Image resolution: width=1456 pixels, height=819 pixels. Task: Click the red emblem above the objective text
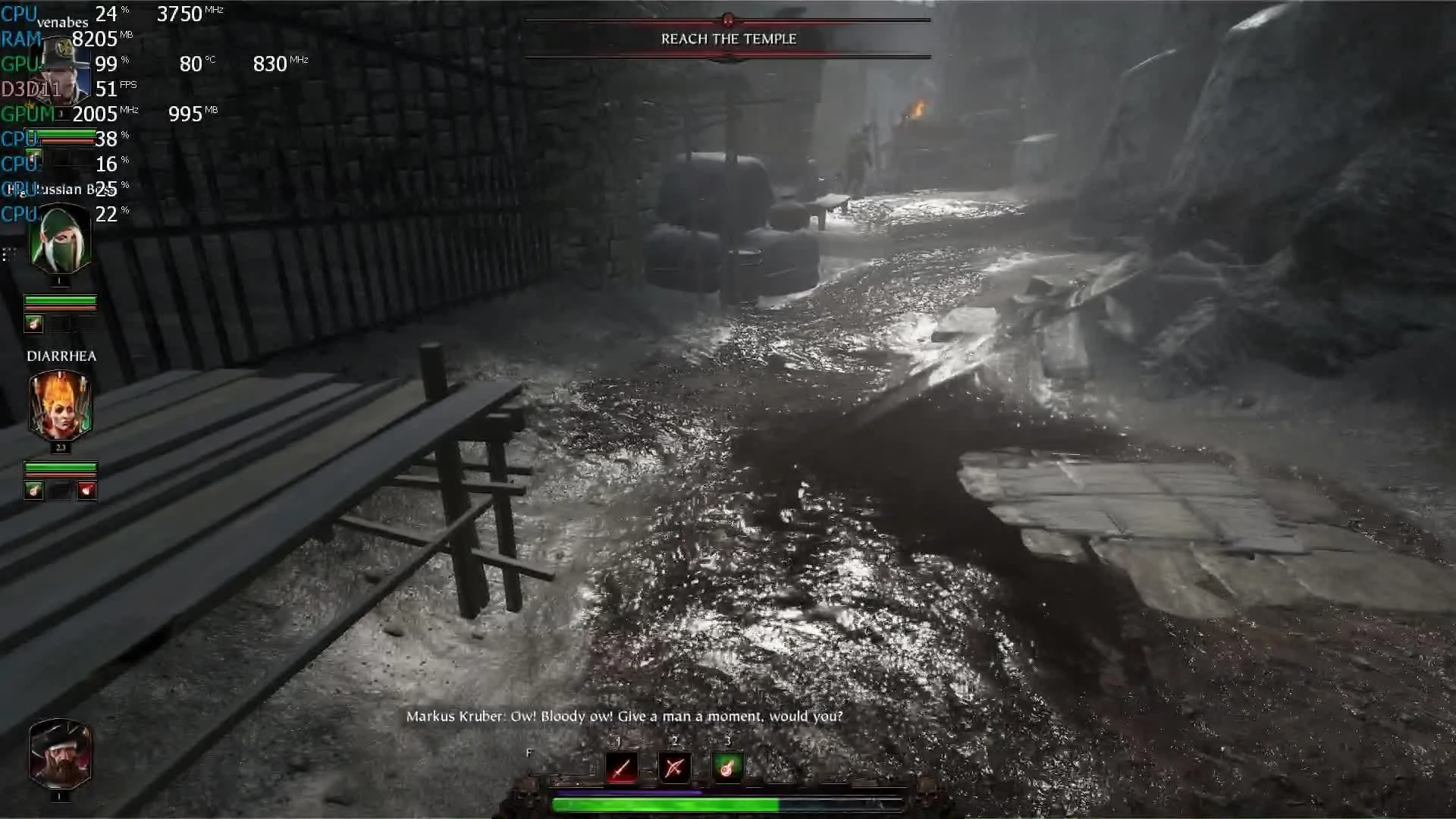tap(728, 20)
